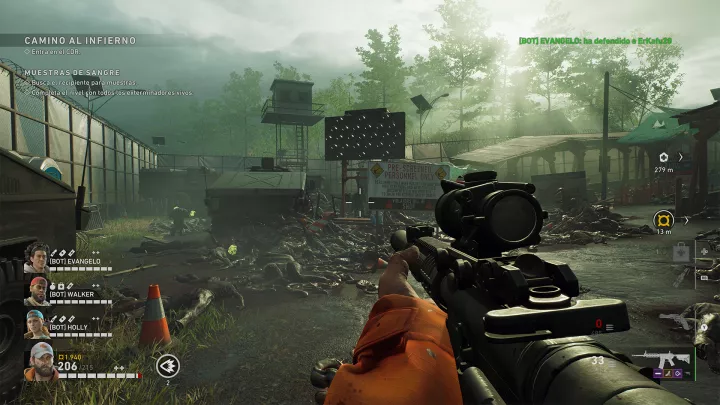Select the medkit item slot
720x405 pixels.
(682, 252)
